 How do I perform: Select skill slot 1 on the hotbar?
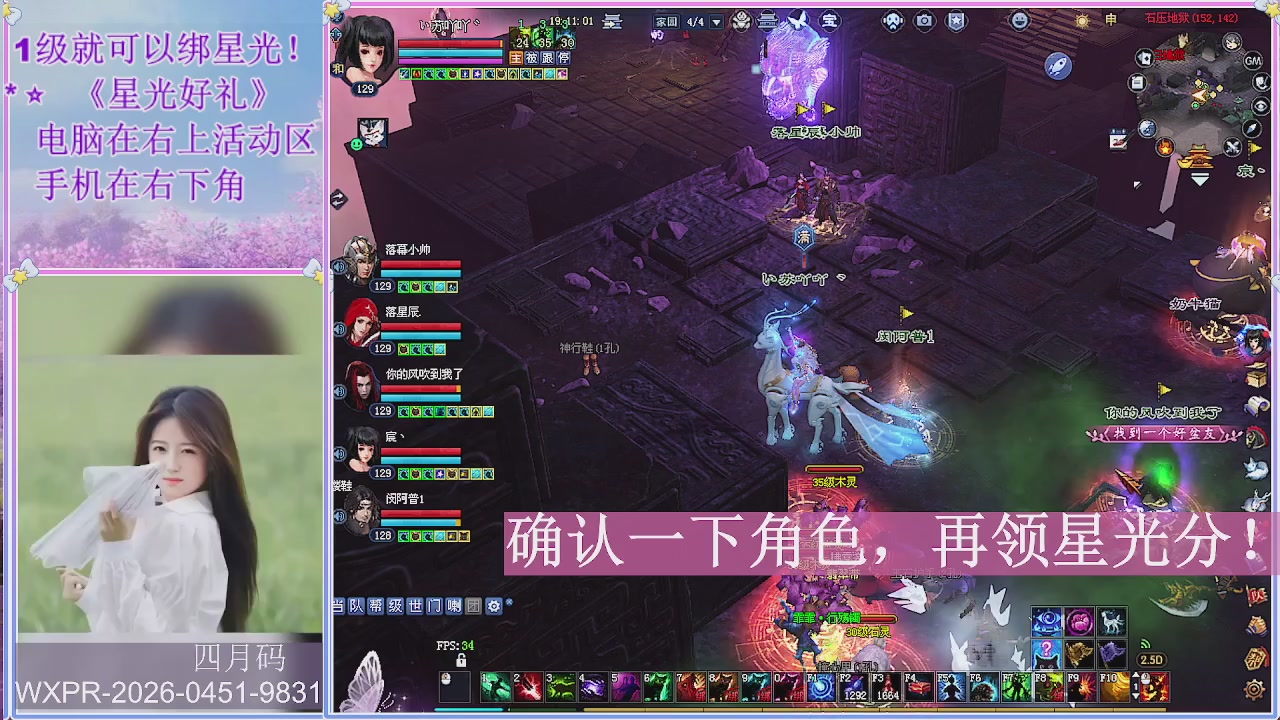point(497,687)
